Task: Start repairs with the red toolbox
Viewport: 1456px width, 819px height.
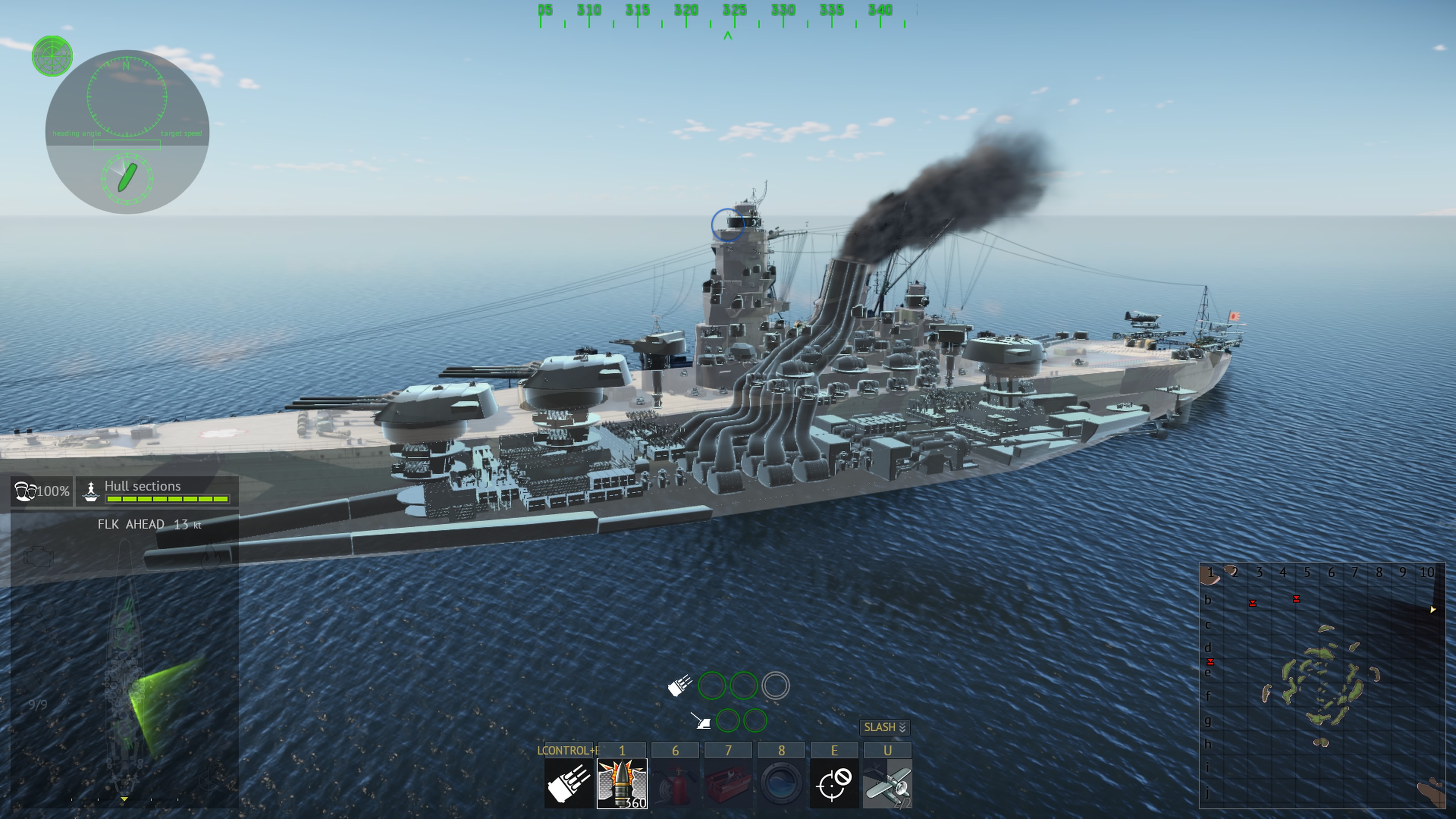Action: [728, 783]
